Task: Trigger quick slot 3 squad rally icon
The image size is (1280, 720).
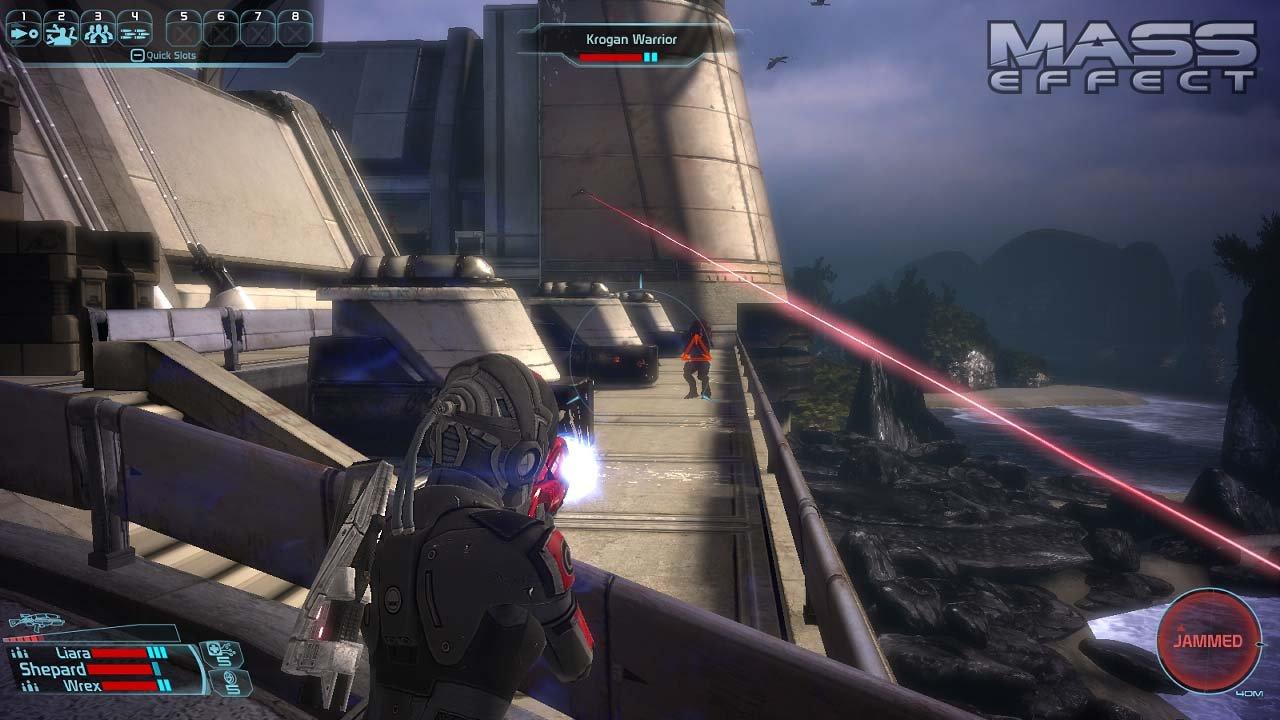Action: pos(97,33)
